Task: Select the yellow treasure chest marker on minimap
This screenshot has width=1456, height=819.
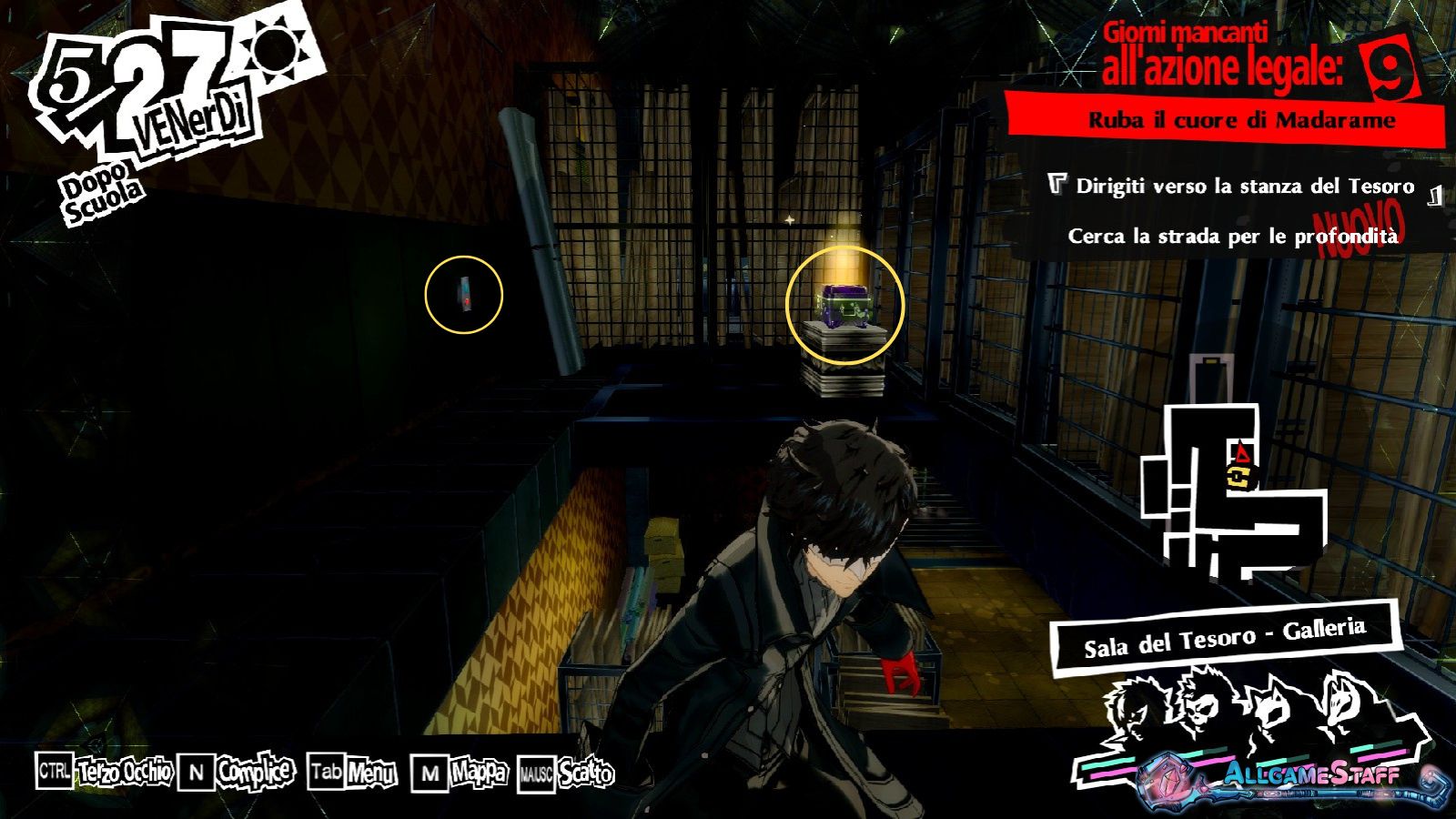Action: coord(1237,474)
